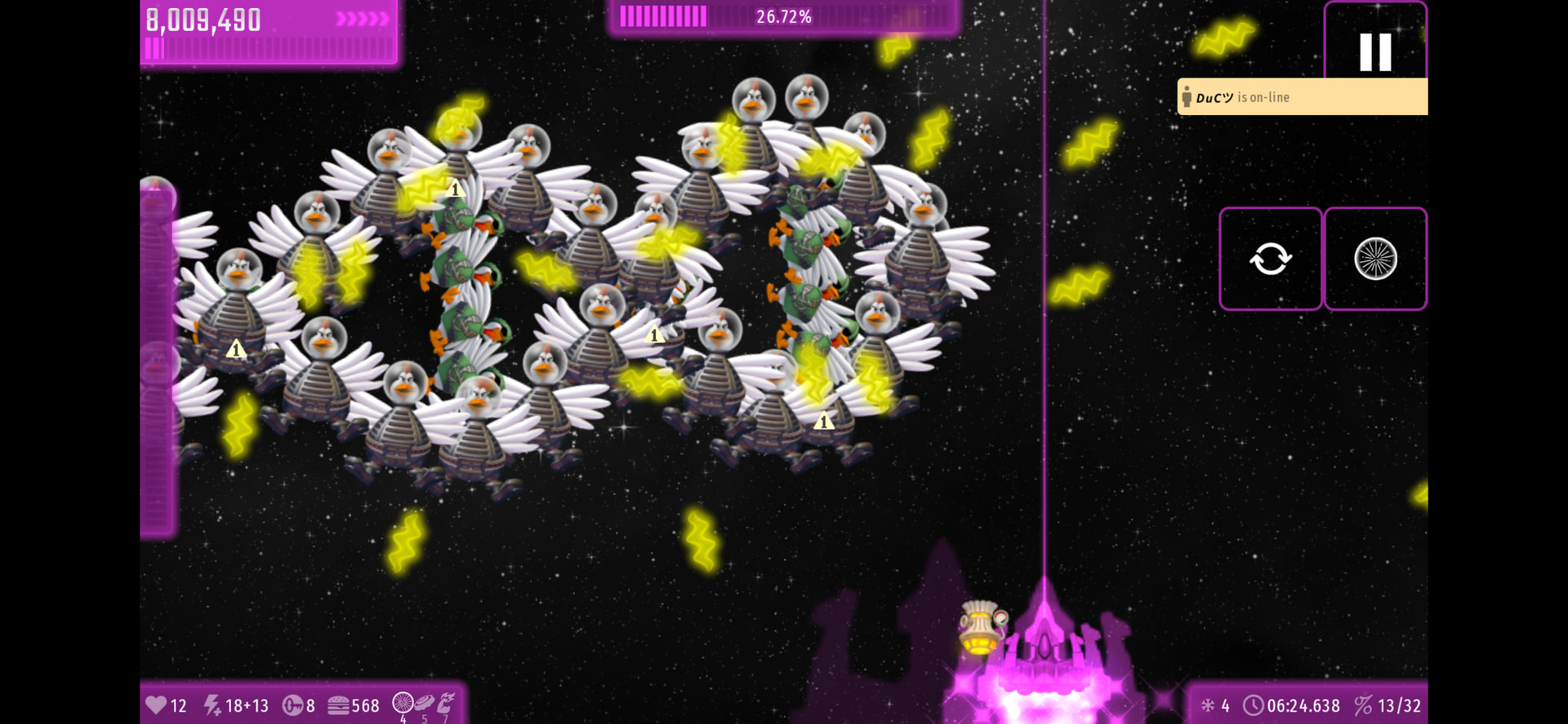This screenshot has height=724, width=1568.
Task: Activate the round special weapon button
Action: pyautogui.click(x=1375, y=259)
